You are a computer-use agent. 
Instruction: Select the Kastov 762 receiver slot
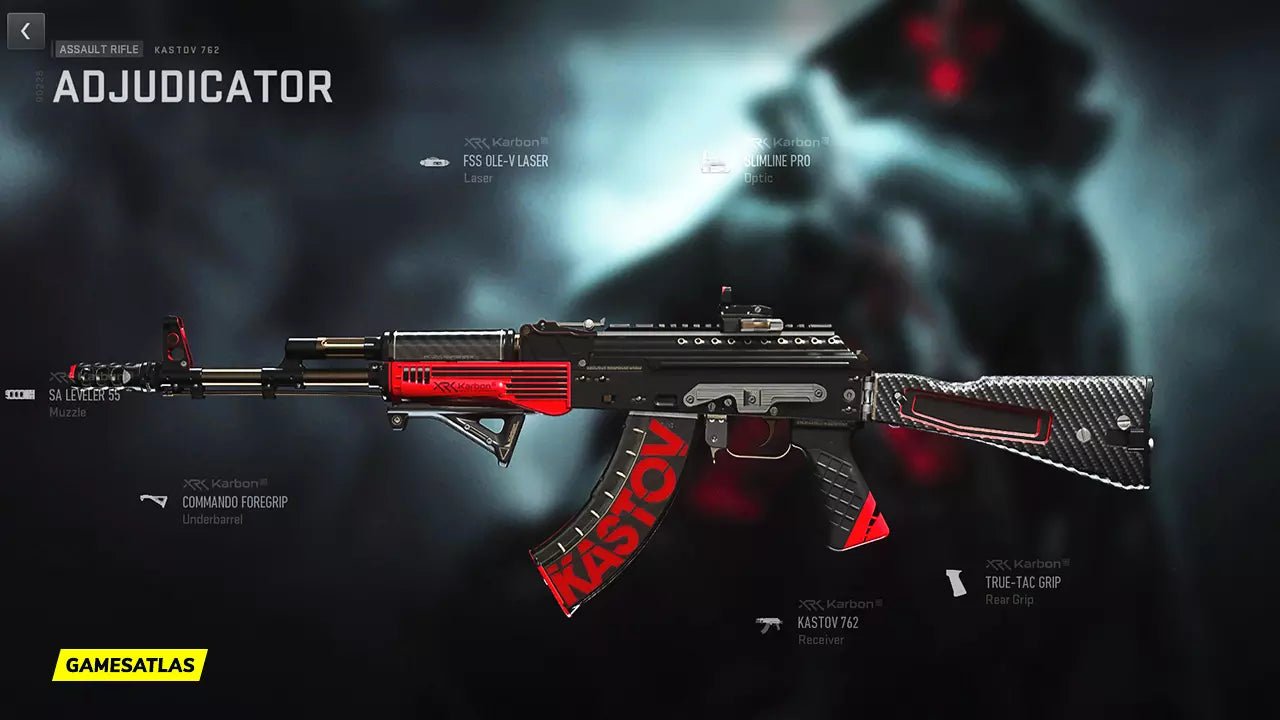[x=827, y=623]
